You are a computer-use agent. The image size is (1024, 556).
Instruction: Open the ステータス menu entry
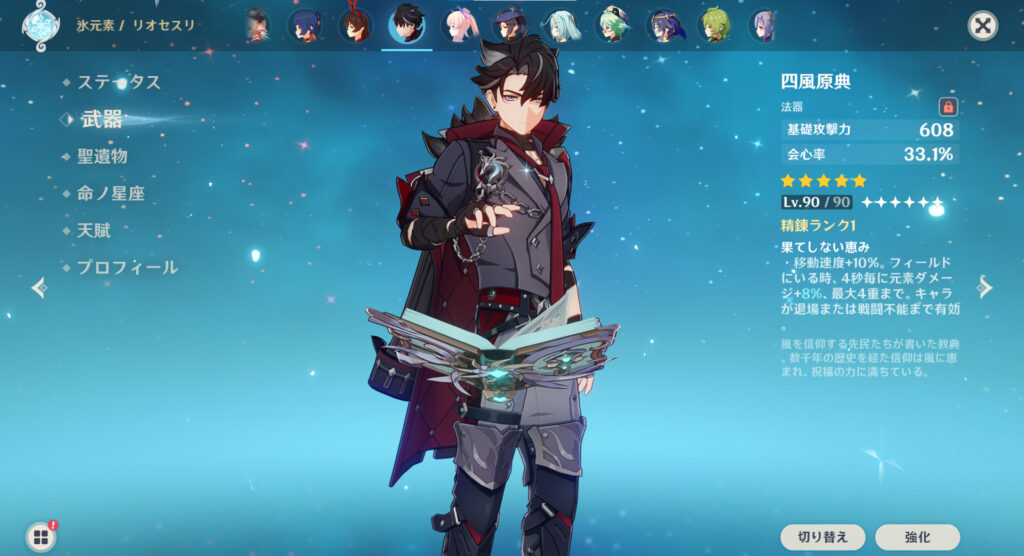tap(119, 82)
